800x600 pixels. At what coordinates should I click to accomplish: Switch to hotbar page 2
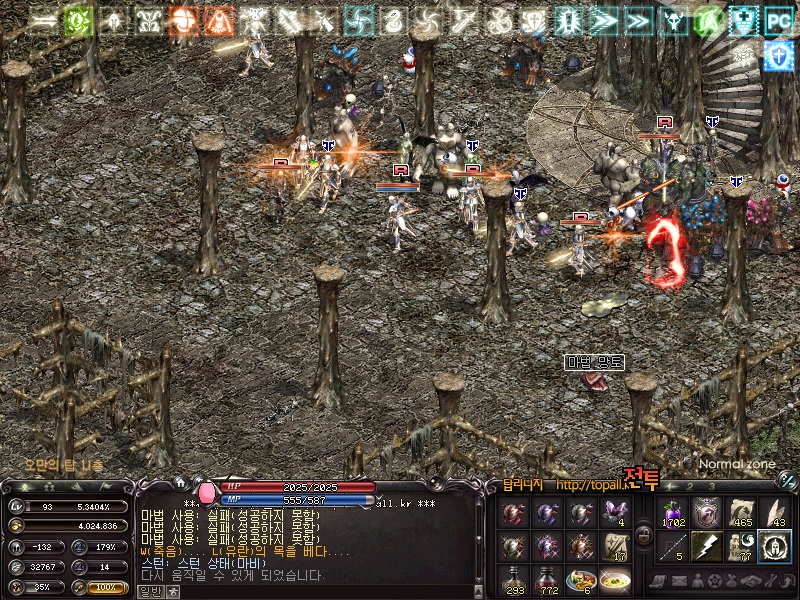690,486
